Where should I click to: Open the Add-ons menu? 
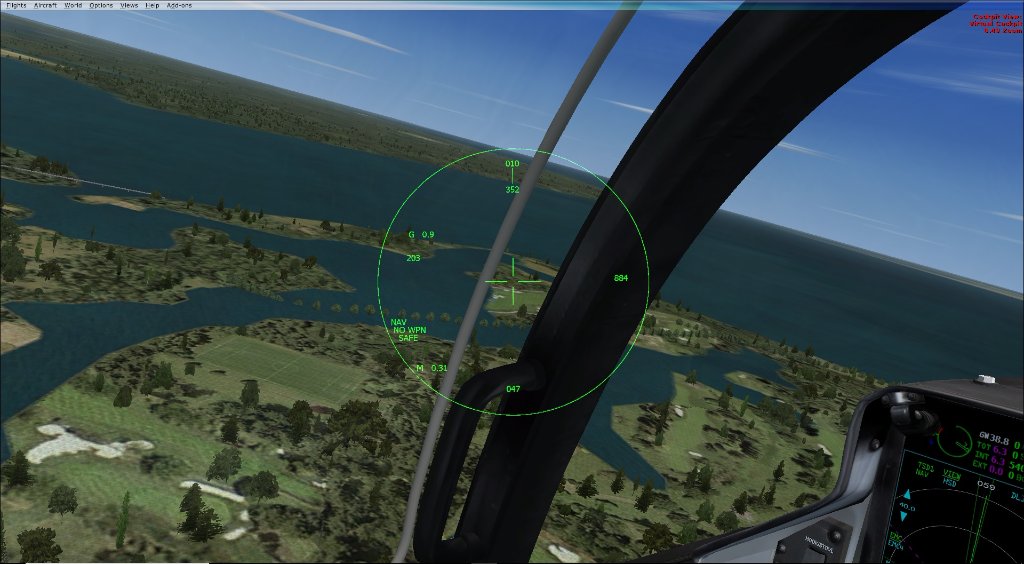(177, 5)
